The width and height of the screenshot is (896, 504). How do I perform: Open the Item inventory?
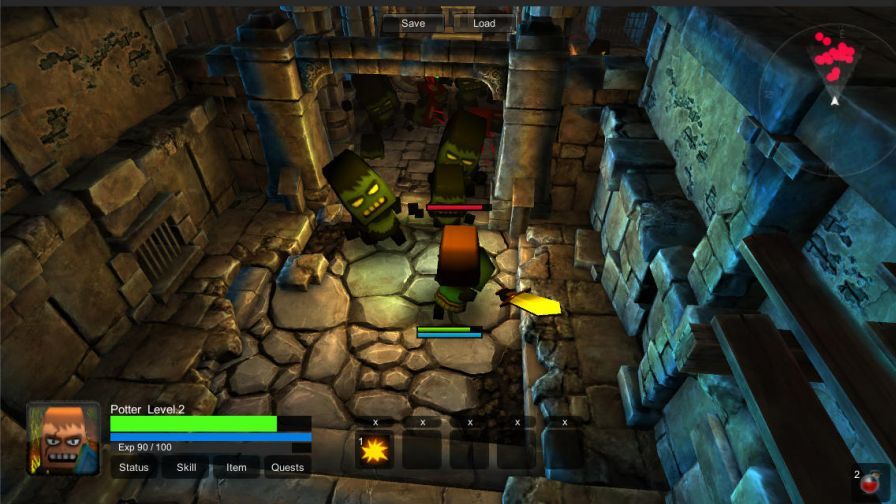tap(236, 467)
